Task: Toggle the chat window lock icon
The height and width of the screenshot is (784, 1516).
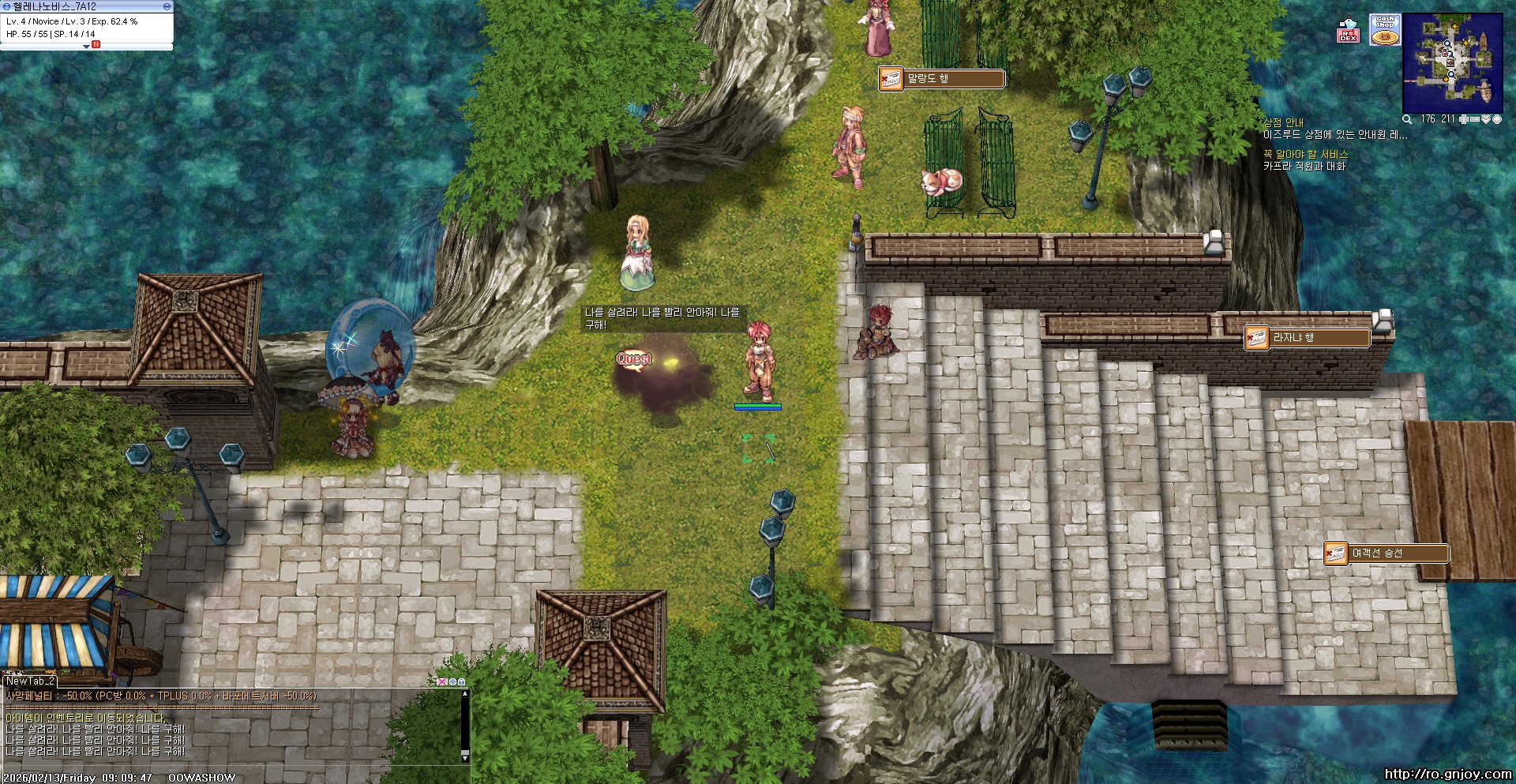Action: click(x=462, y=681)
